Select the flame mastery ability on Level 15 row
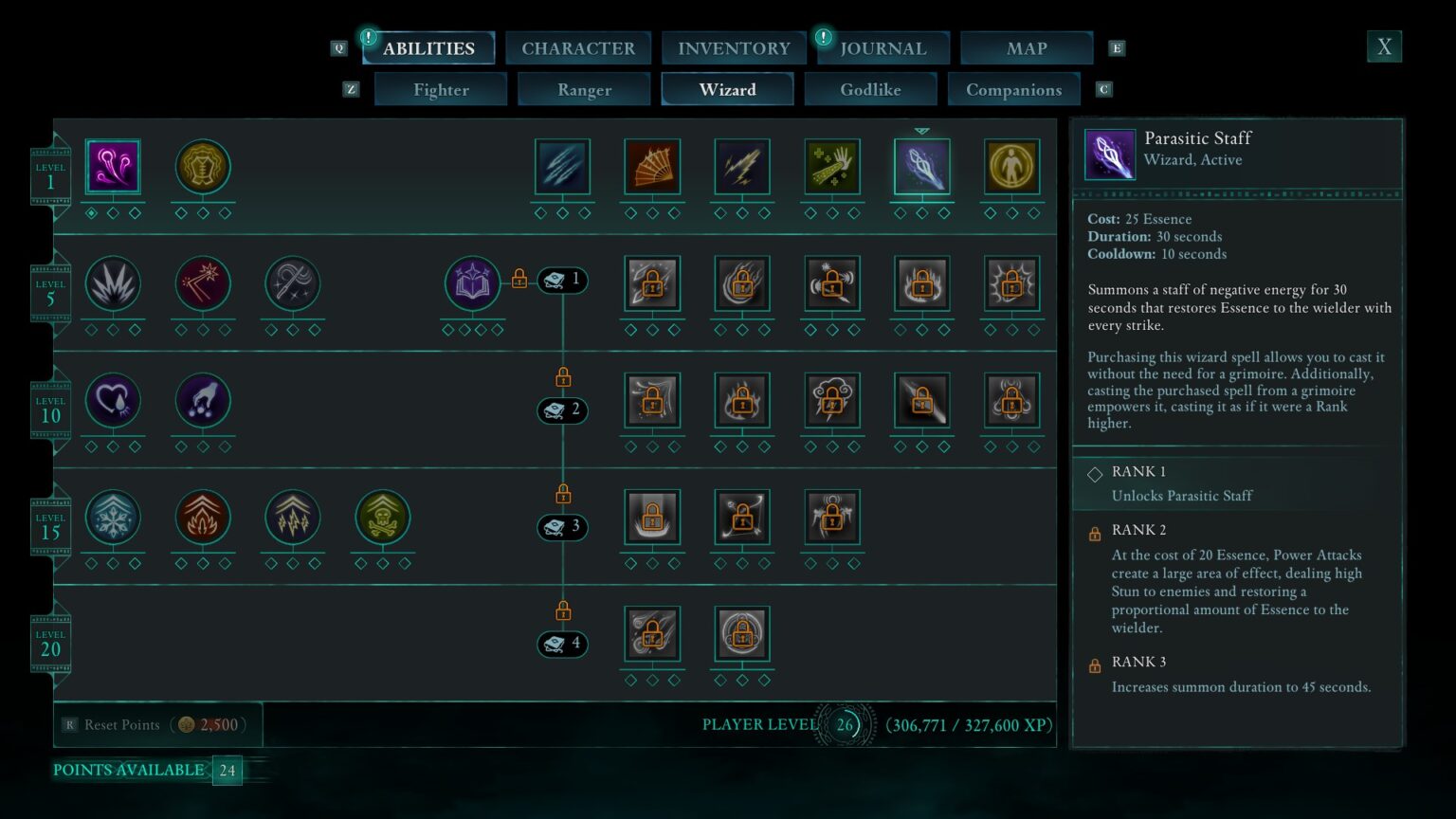The width and height of the screenshot is (1456, 819). click(x=202, y=517)
